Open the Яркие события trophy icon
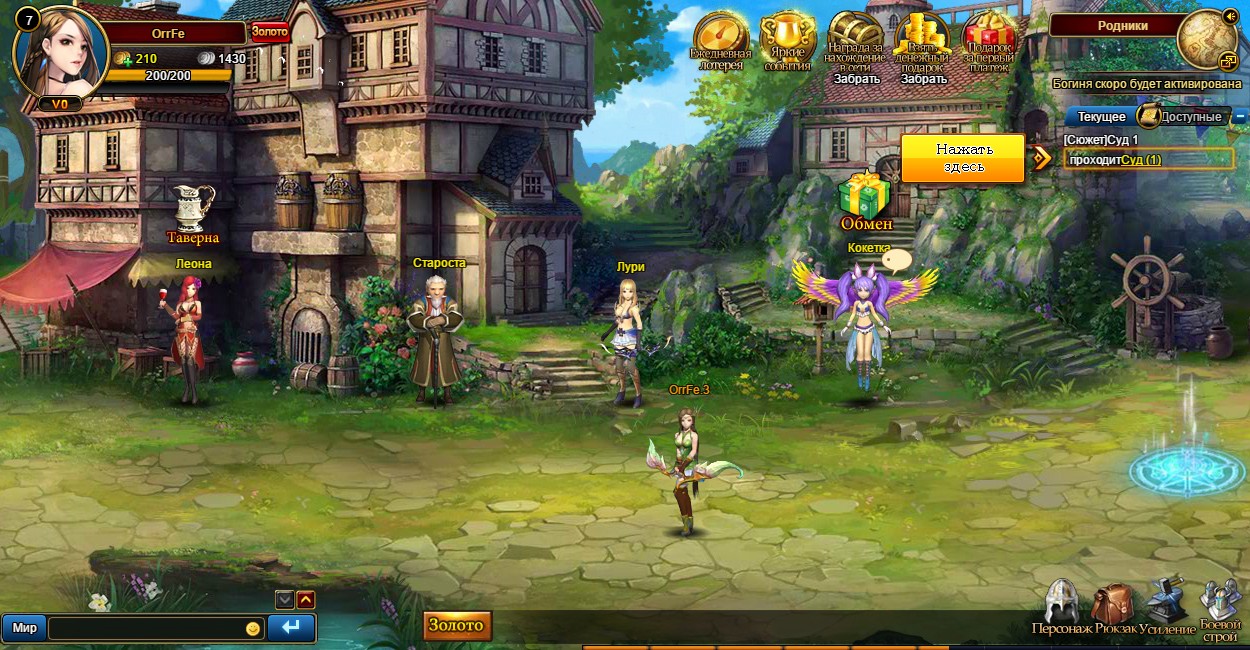 point(786,38)
